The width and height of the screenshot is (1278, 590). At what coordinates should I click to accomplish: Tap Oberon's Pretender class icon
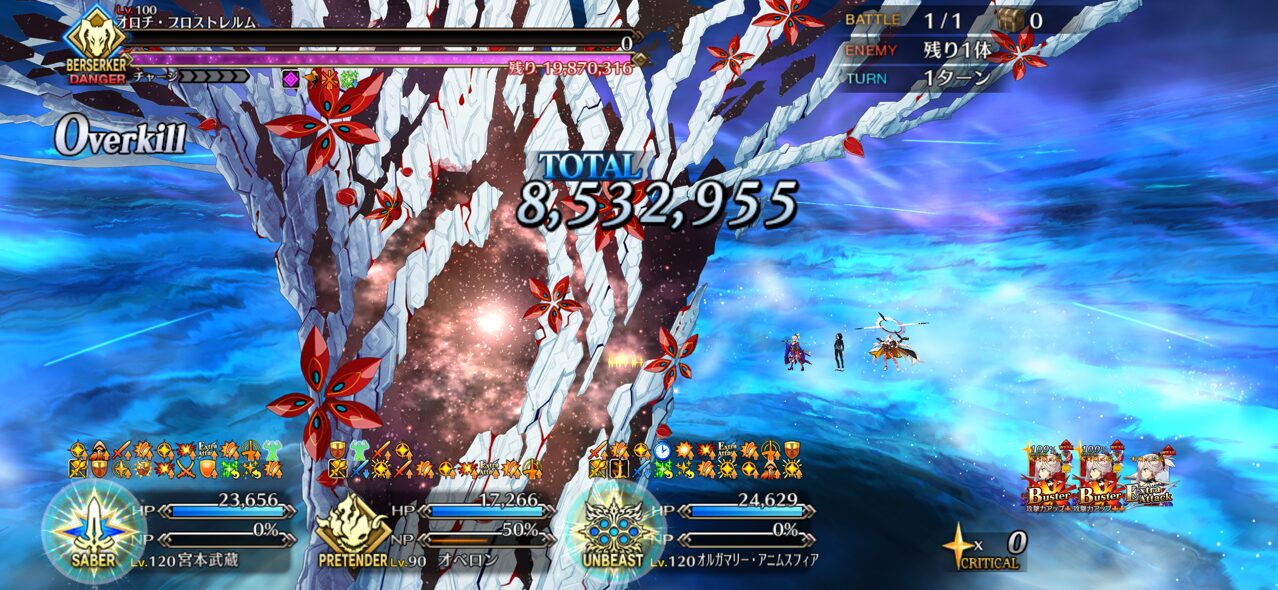(x=352, y=527)
